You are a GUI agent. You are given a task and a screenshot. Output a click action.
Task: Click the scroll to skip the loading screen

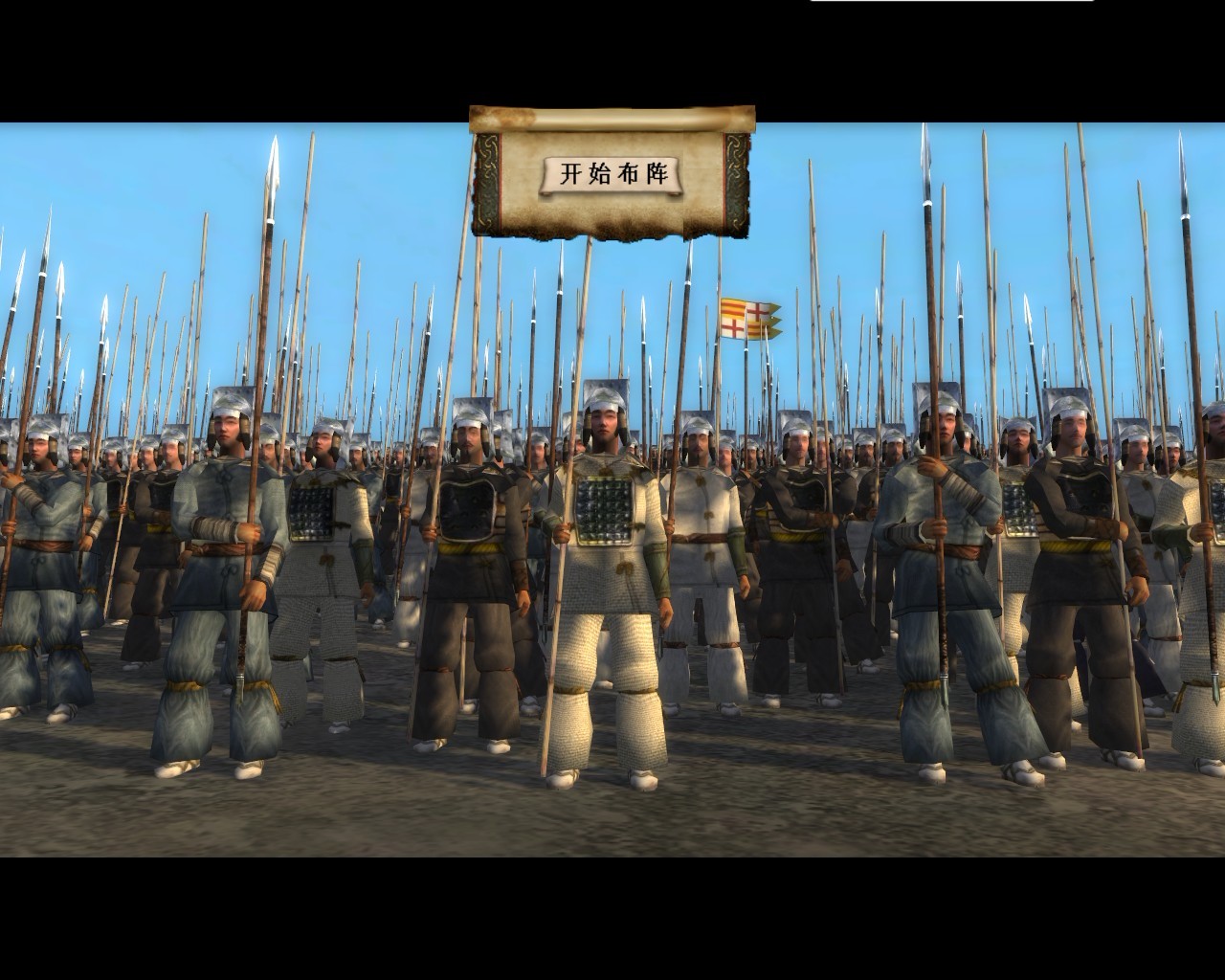click(612, 172)
